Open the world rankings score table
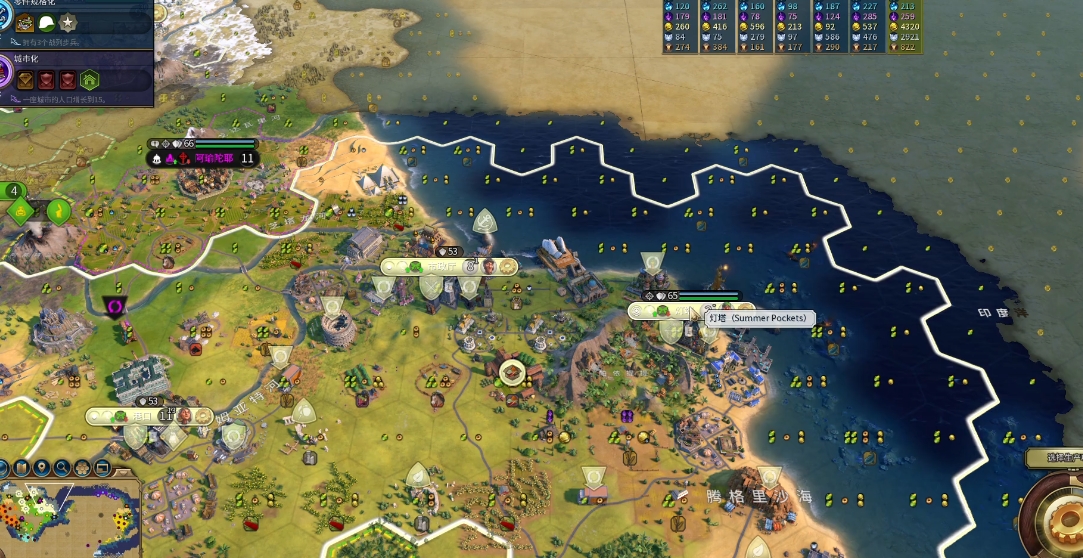Image resolution: width=1083 pixels, height=558 pixels. tap(792, 26)
